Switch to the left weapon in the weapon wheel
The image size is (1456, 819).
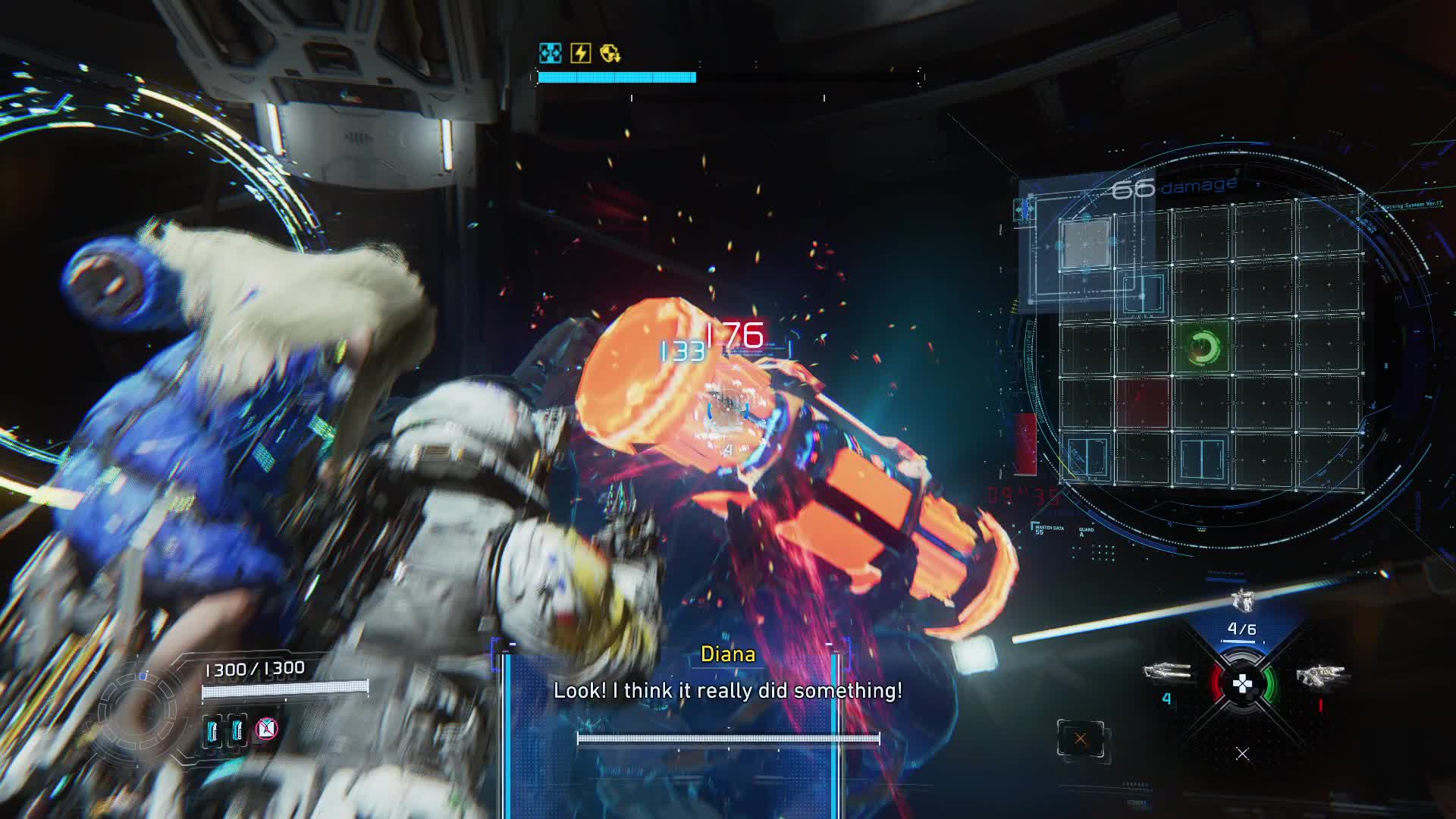click(1166, 672)
